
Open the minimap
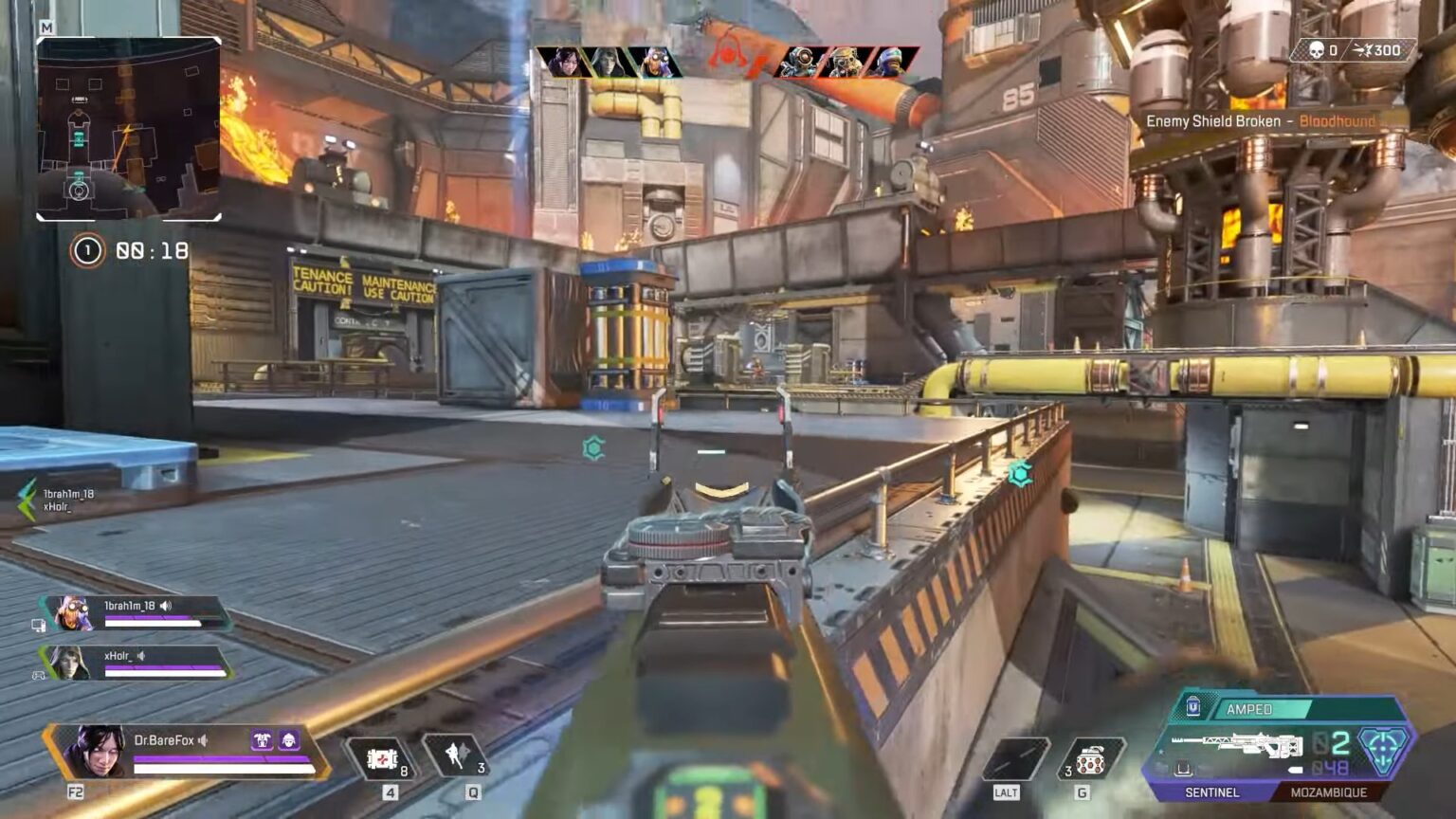click(x=129, y=129)
